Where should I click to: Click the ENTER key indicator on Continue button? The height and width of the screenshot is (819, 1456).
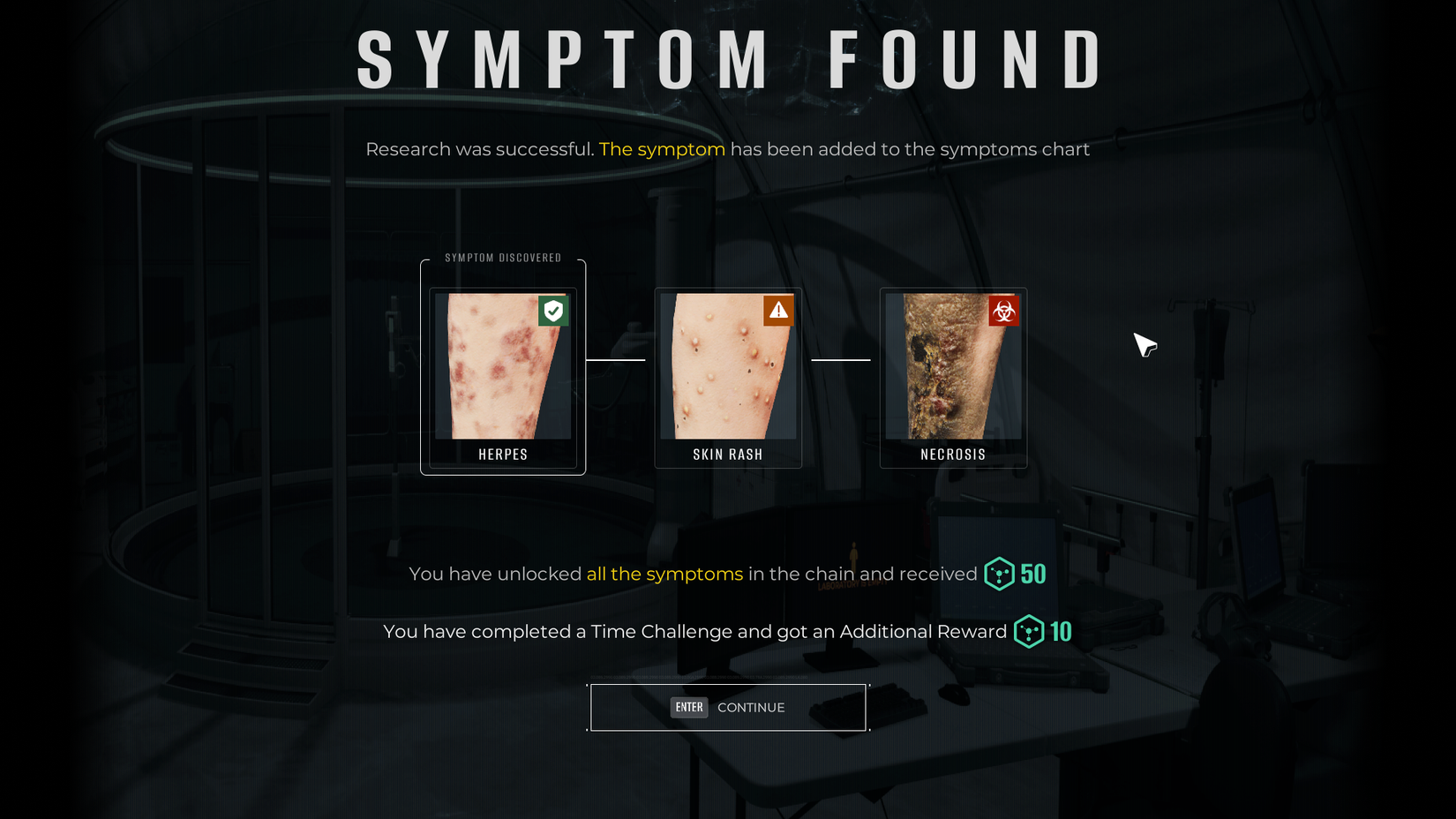pyautogui.click(x=689, y=707)
